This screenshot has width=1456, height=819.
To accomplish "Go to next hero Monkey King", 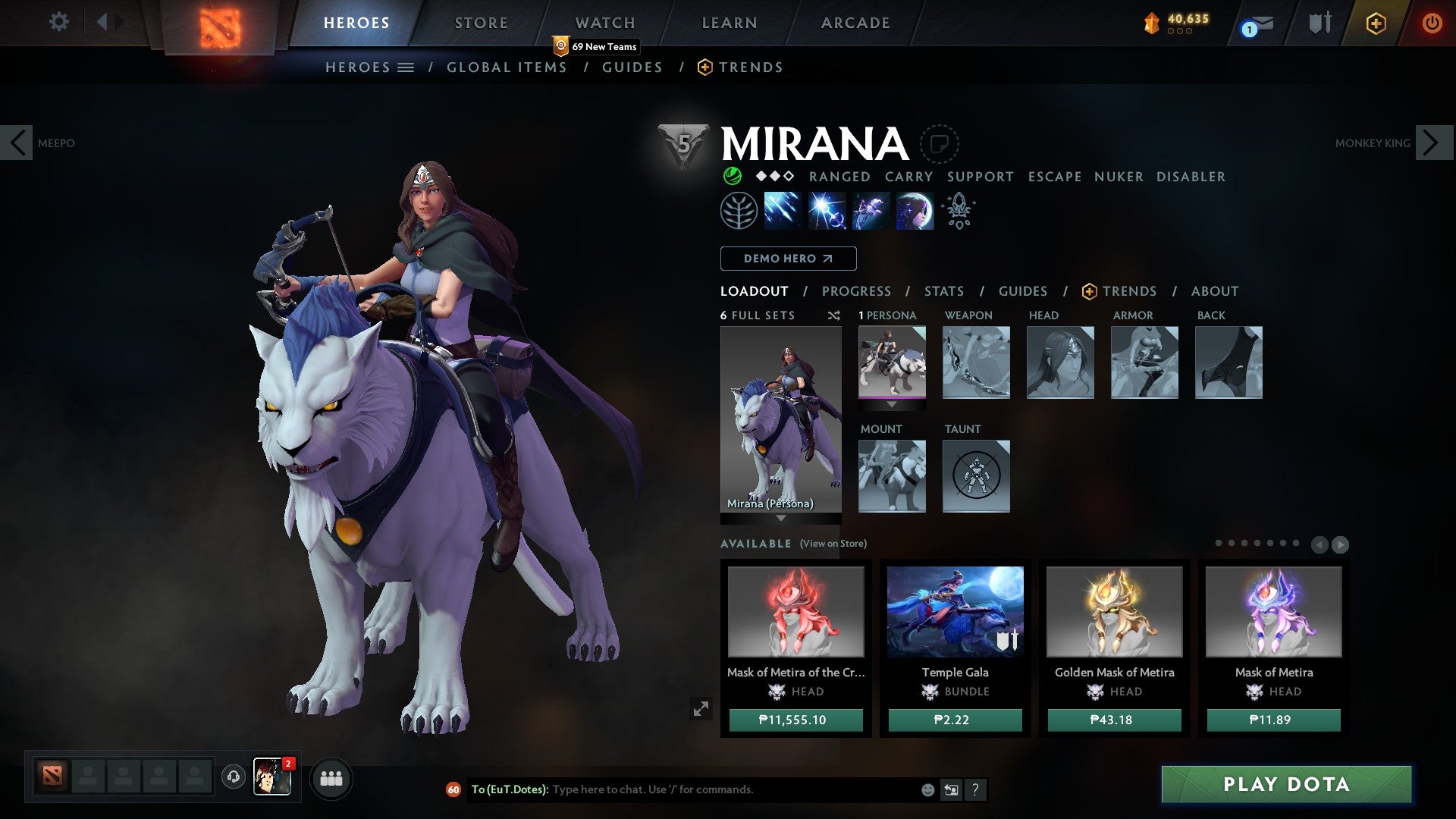I will pos(1432,143).
